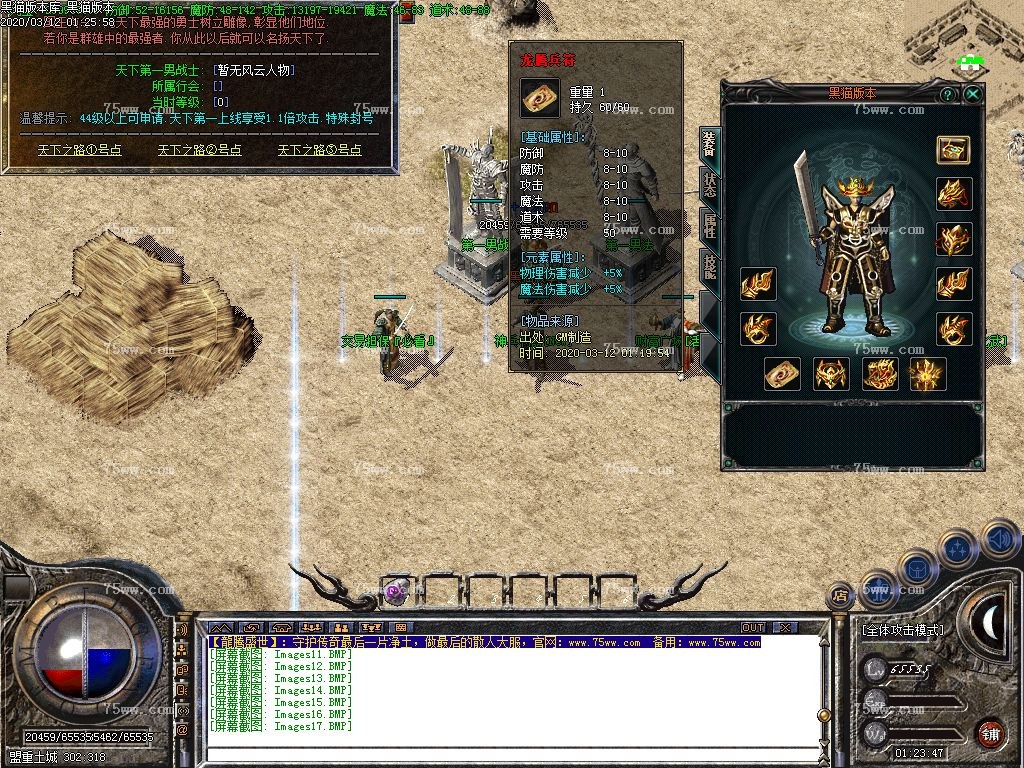Screen dimensions: 1024x768
Task: Close the chat window with X
Action: pyautogui.click(x=785, y=628)
